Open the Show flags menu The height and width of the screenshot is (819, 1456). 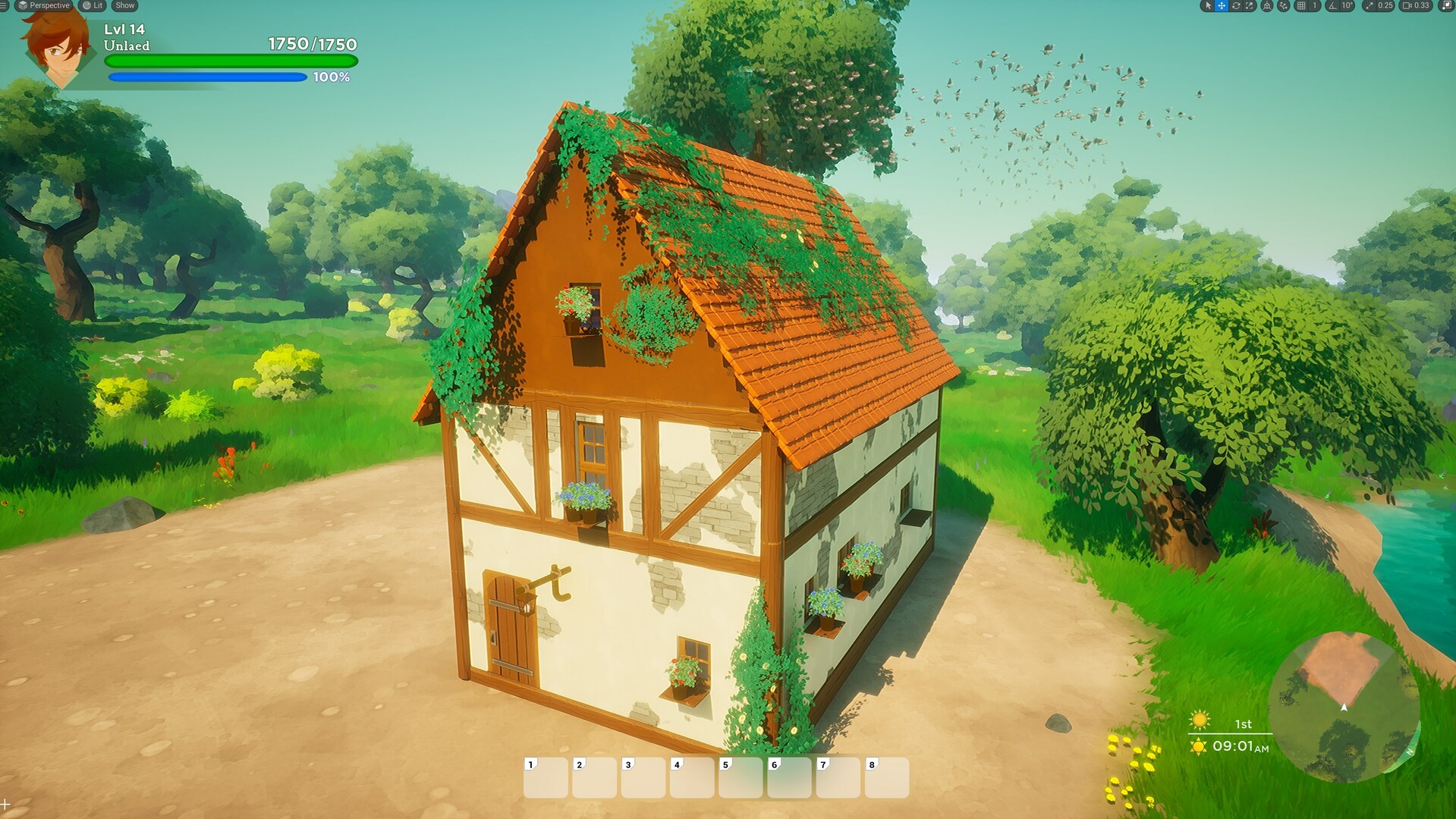click(124, 5)
